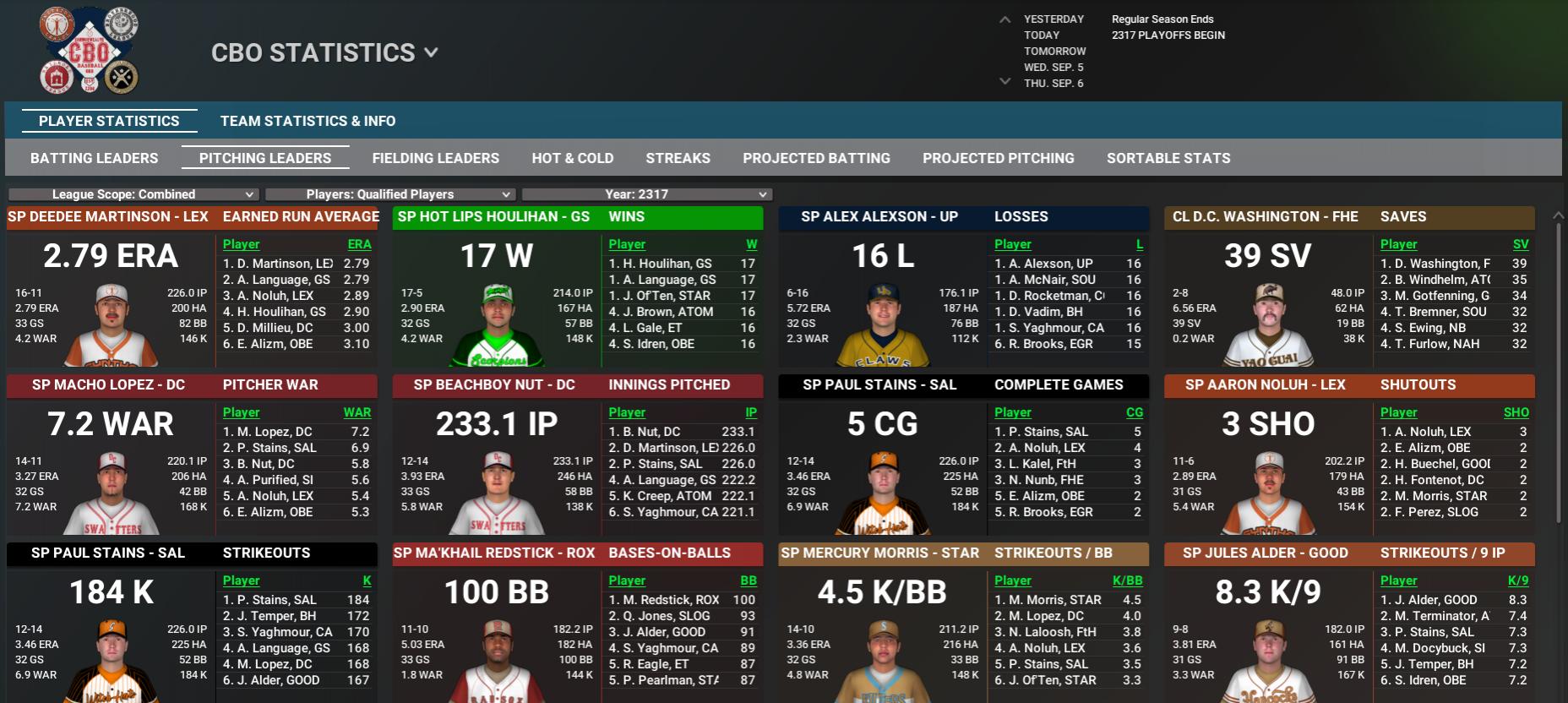Open Projected Batting stats
Viewport: 1568px width, 703px height.
click(x=816, y=158)
